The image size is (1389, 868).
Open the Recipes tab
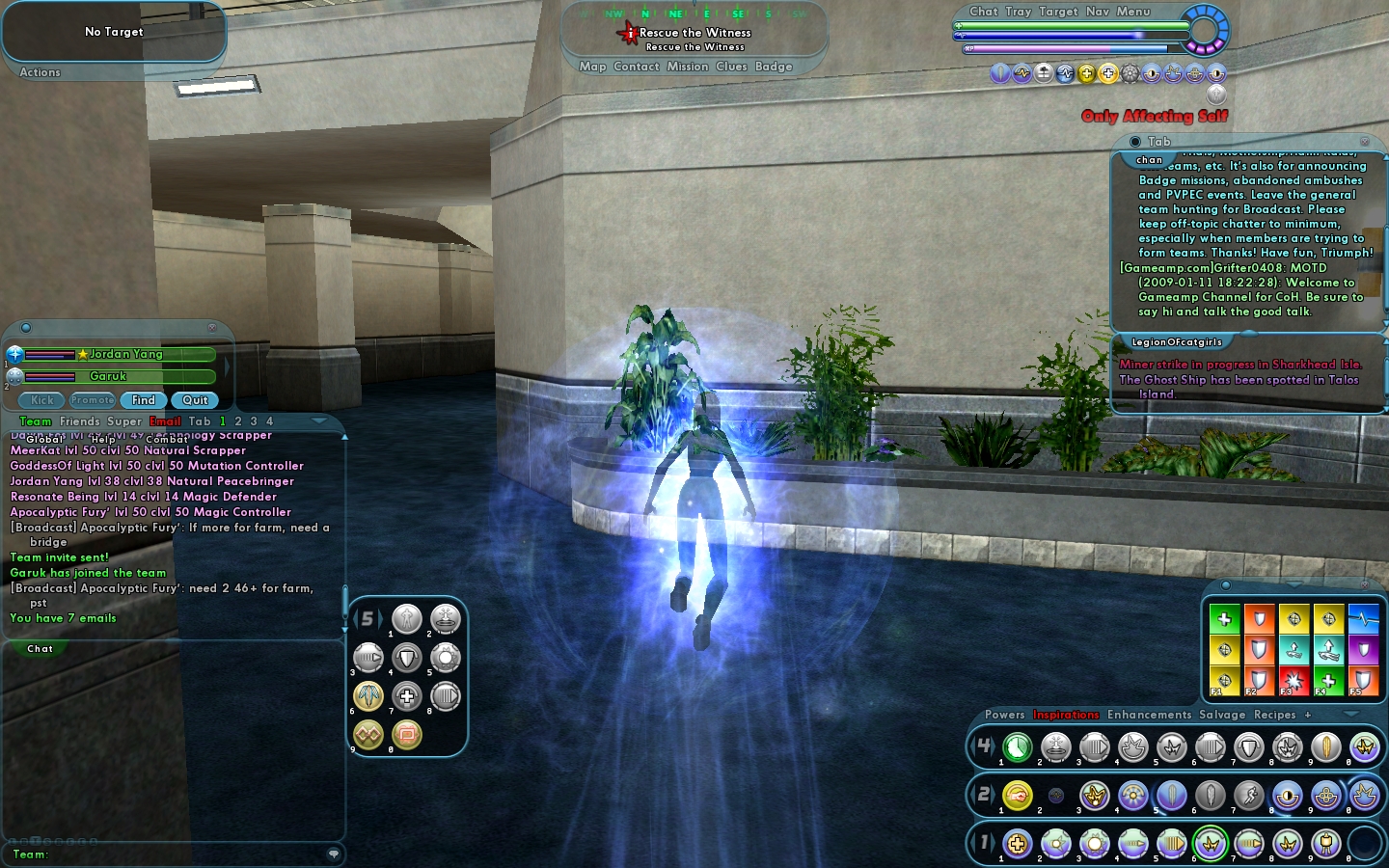coord(1274,715)
